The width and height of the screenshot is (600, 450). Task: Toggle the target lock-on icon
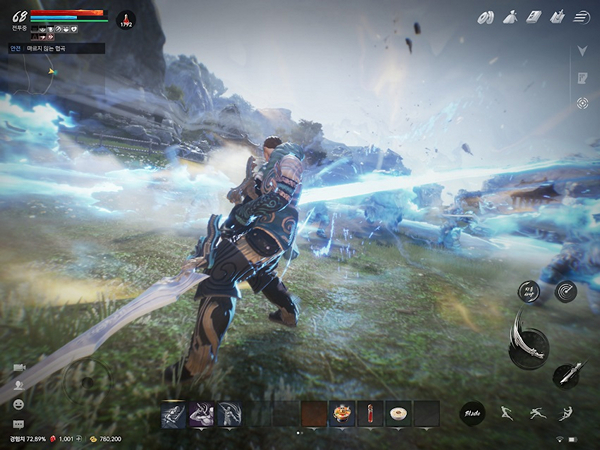click(582, 103)
